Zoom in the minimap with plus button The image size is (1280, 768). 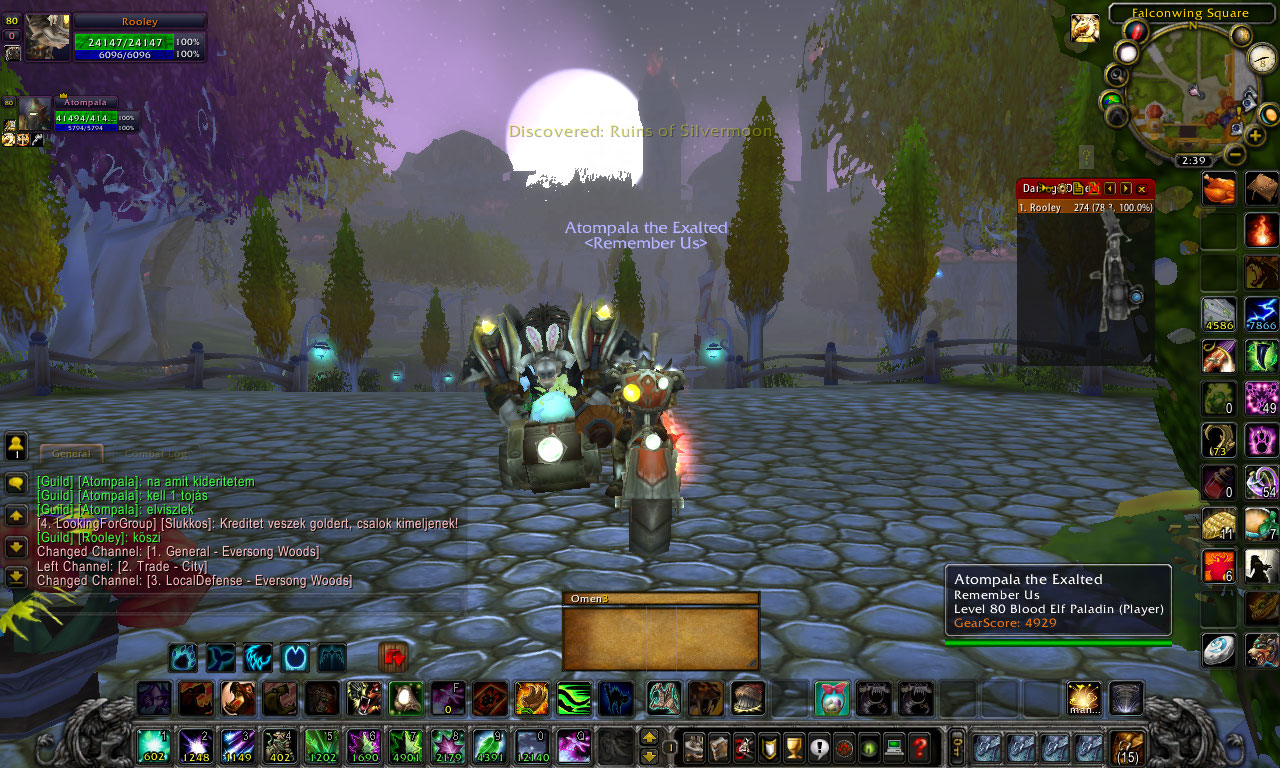click(1255, 136)
